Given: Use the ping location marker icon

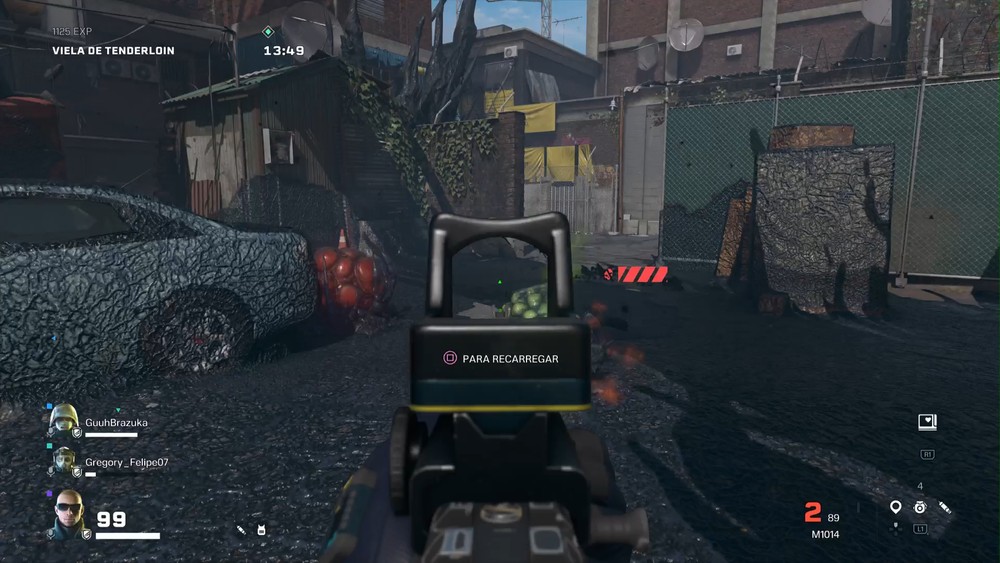Looking at the screenshot, I should [895, 507].
